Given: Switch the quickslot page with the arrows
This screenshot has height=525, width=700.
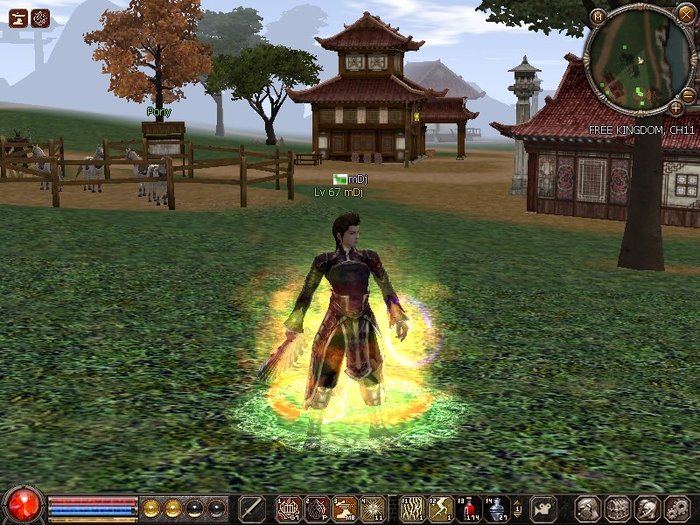Looking at the screenshot, I should (517, 509).
